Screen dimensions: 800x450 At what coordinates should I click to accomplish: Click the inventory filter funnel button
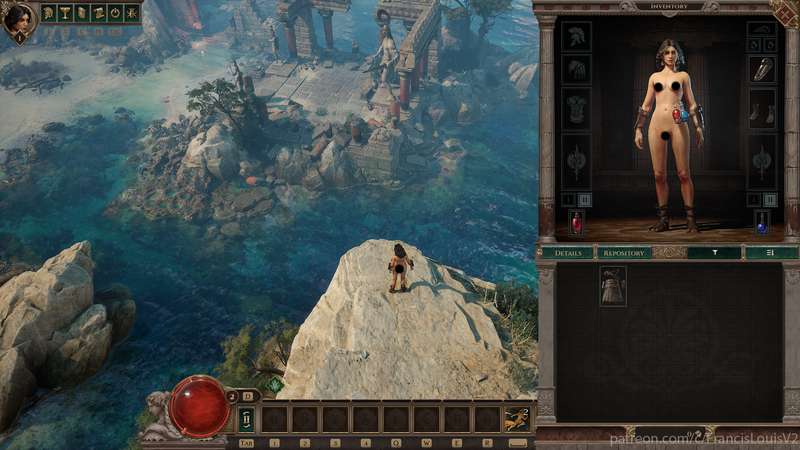(x=714, y=253)
